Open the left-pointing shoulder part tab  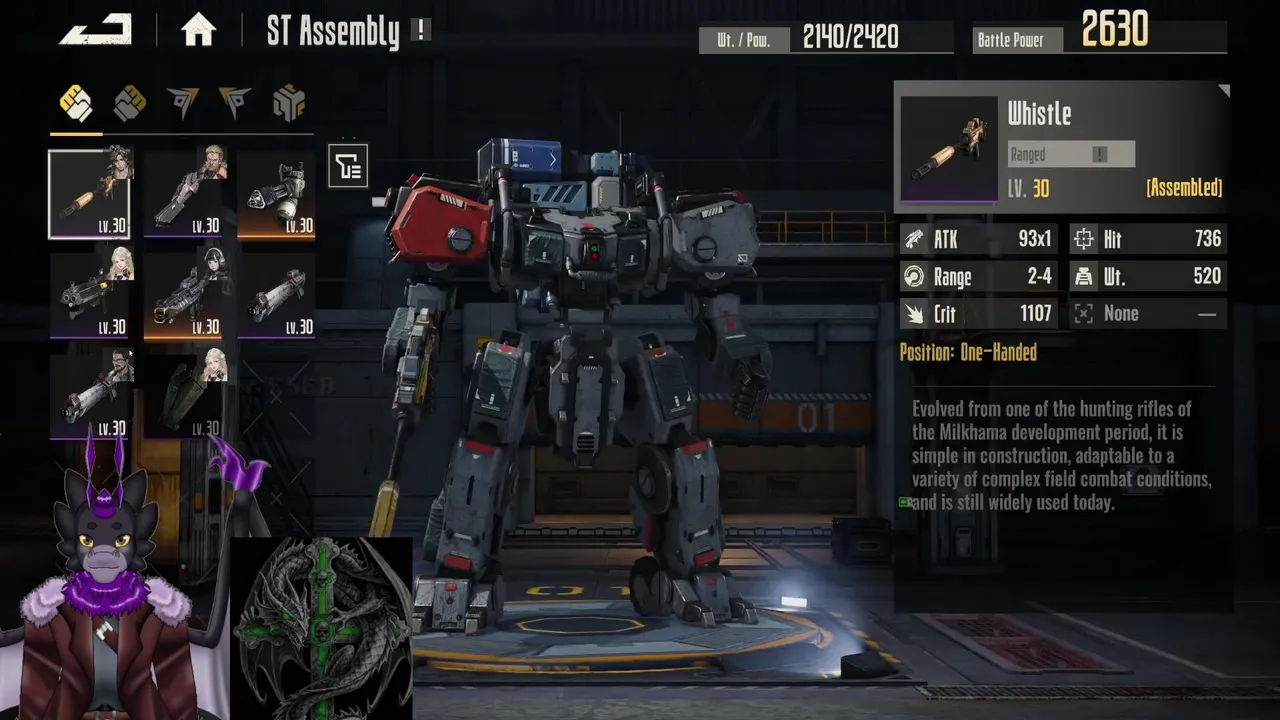coord(182,102)
